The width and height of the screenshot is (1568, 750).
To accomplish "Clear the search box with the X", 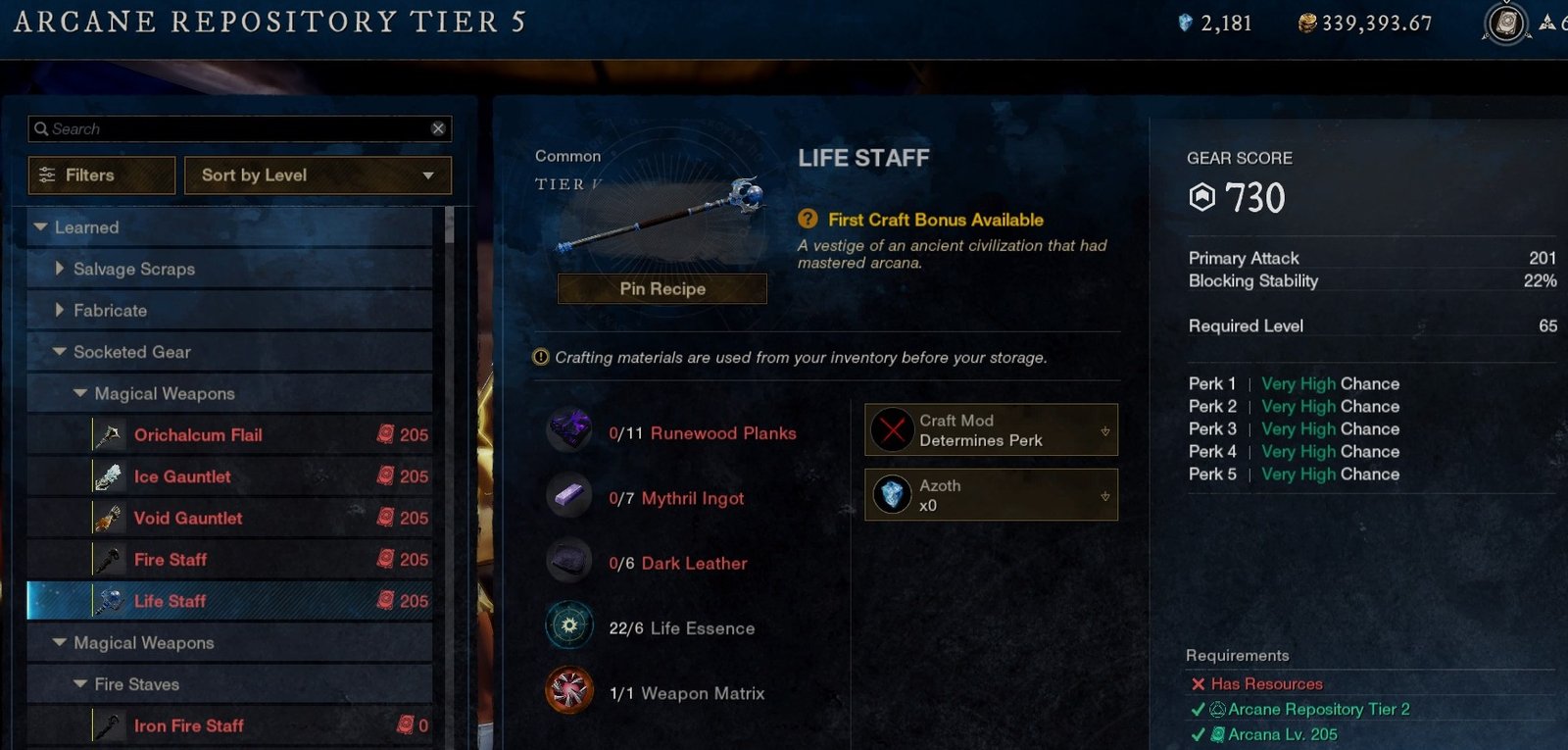I will 438,128.
